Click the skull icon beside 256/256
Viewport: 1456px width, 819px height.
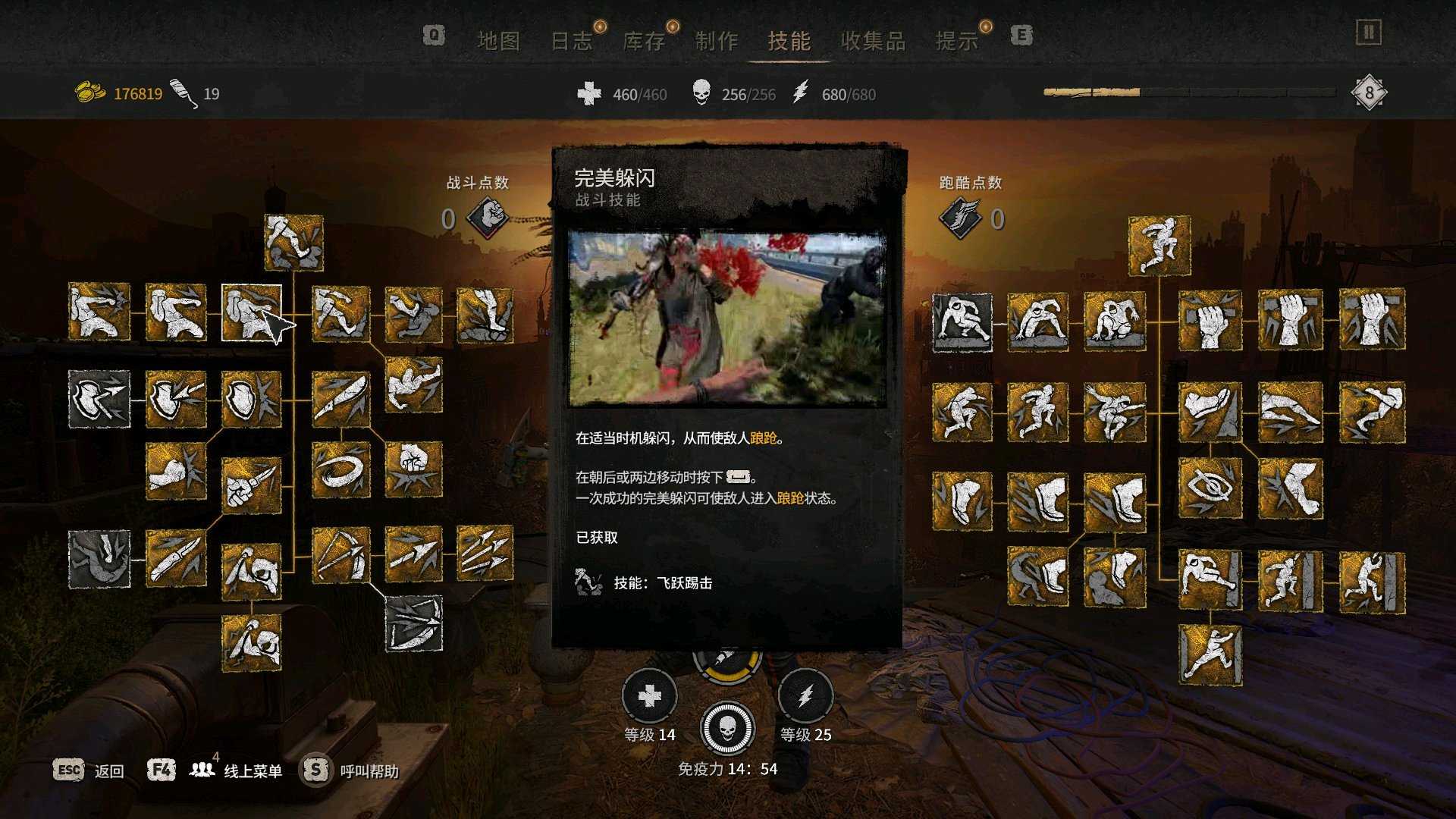point(702,94)
